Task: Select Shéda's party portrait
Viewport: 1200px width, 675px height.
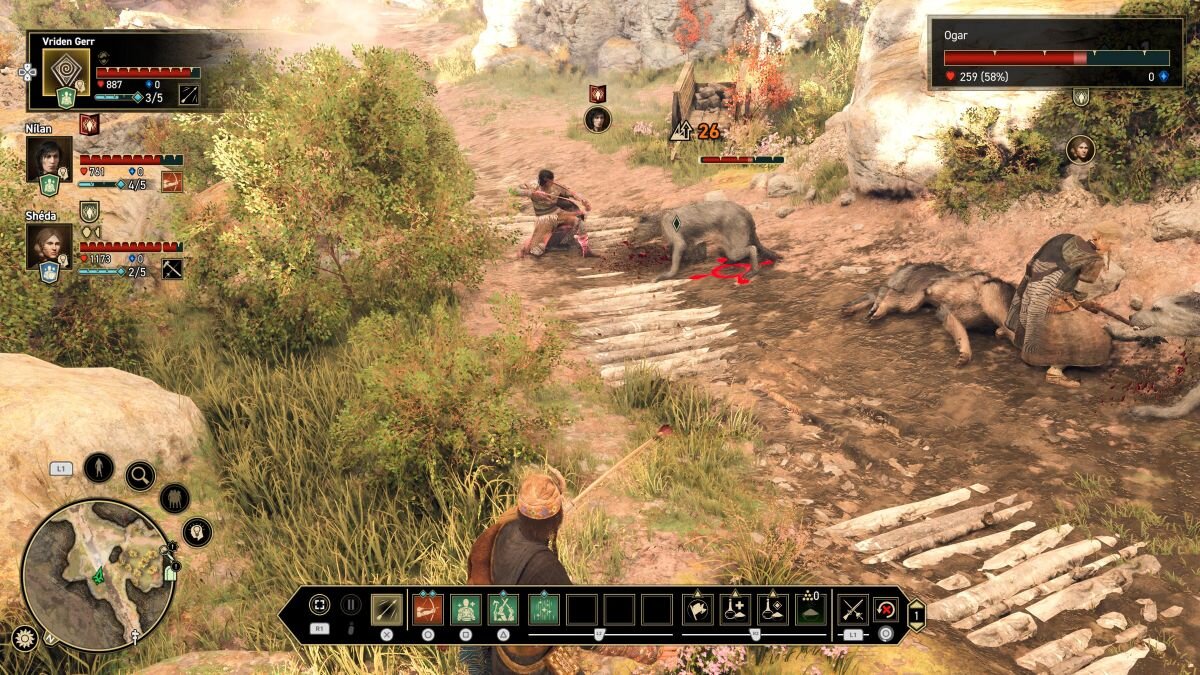Action: pyautogui.click(x=49, y=245)
